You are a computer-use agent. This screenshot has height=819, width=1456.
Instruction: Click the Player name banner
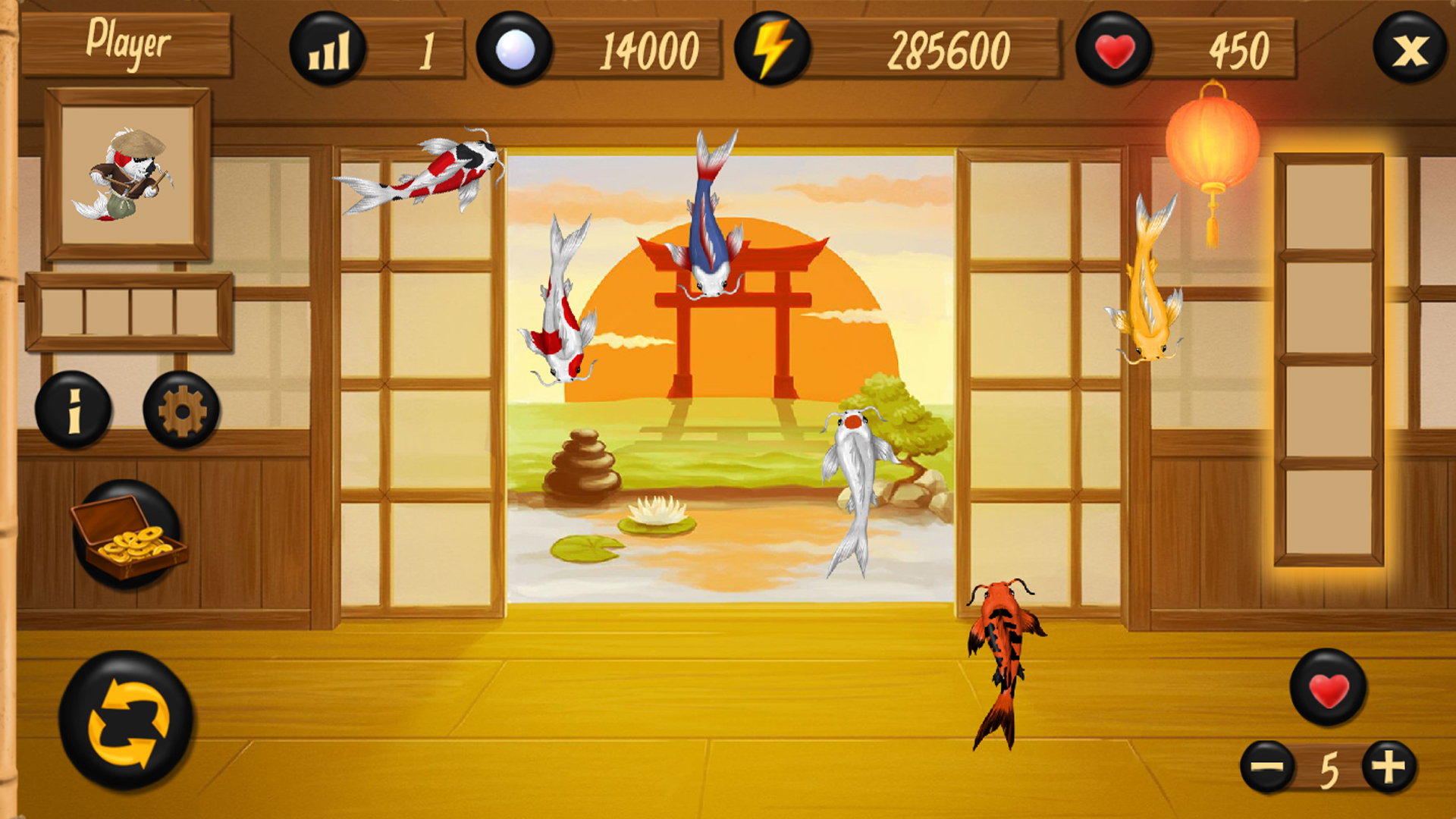[127, 43]
